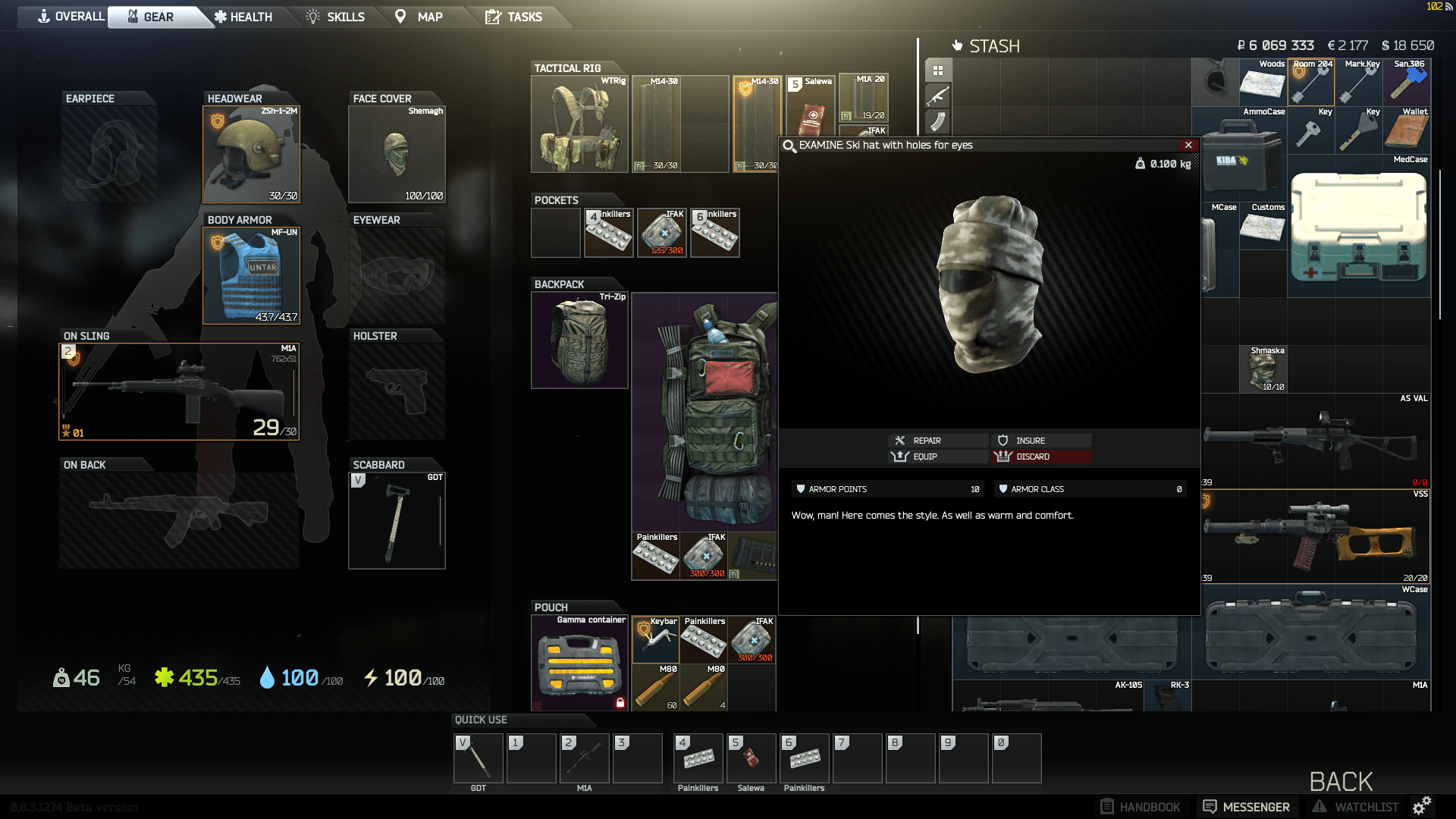This screenshot has width=1456, height=819.
Task: Click INSURE for the ski hat
Action: pos(1040,440)
